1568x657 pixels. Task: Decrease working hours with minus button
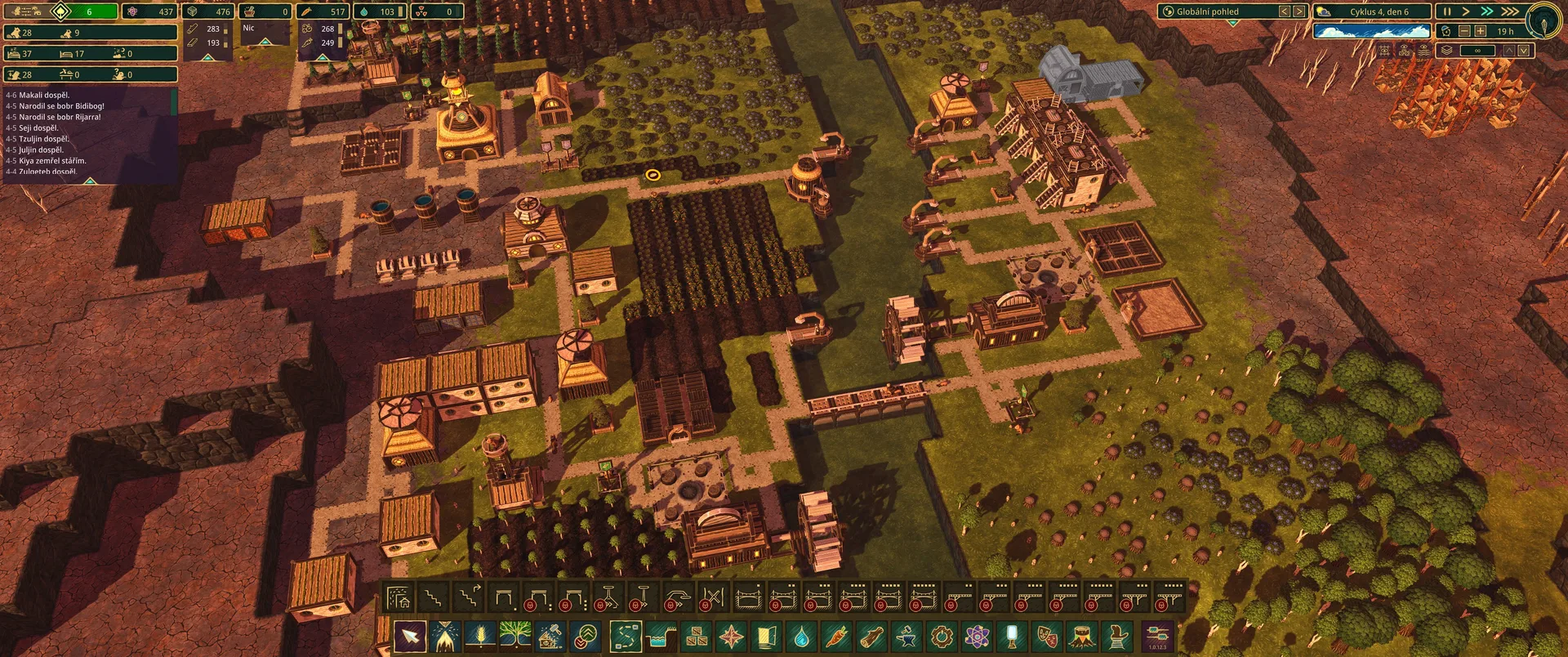click(x=1464, y=31)
